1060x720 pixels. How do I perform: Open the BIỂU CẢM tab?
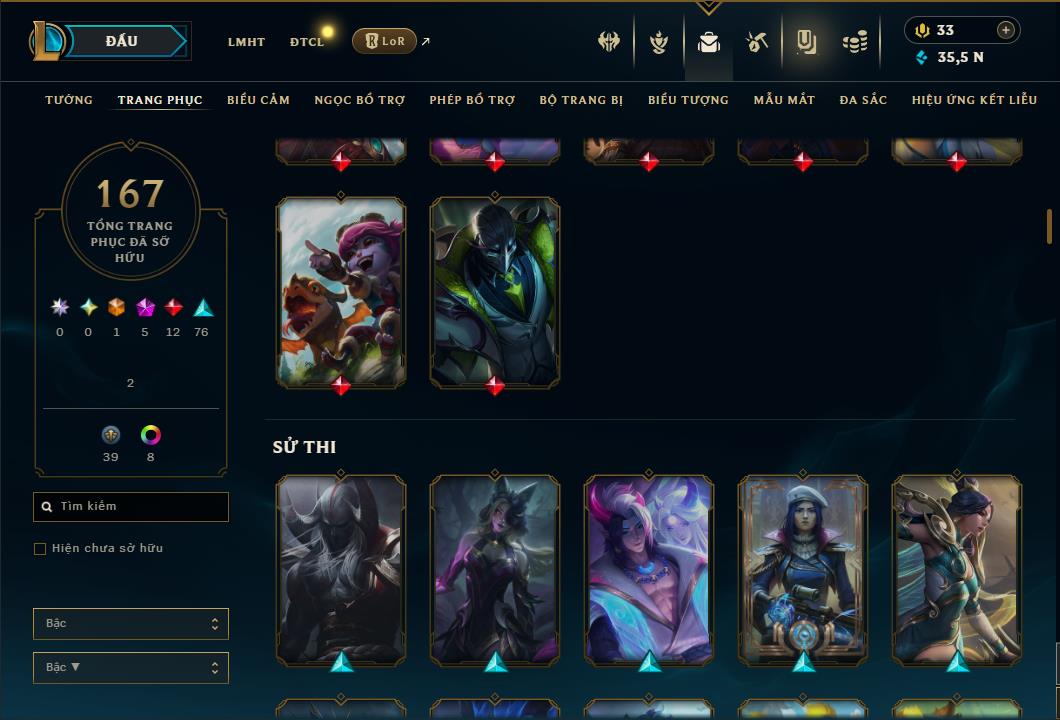[x=258, y=100]
